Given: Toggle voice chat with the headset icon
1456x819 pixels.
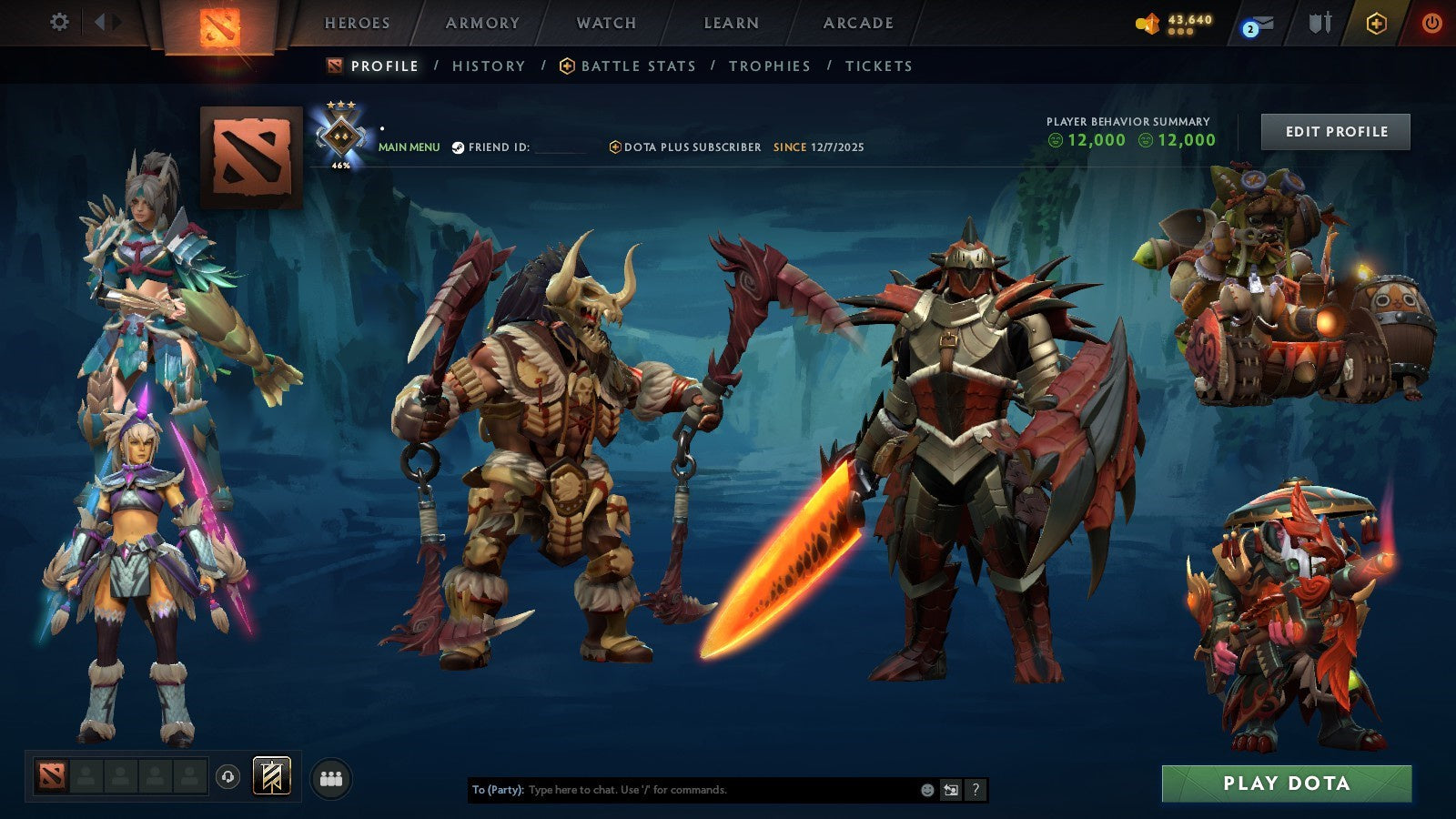Looking at the screenshot, I should click(x=227, y=776).
